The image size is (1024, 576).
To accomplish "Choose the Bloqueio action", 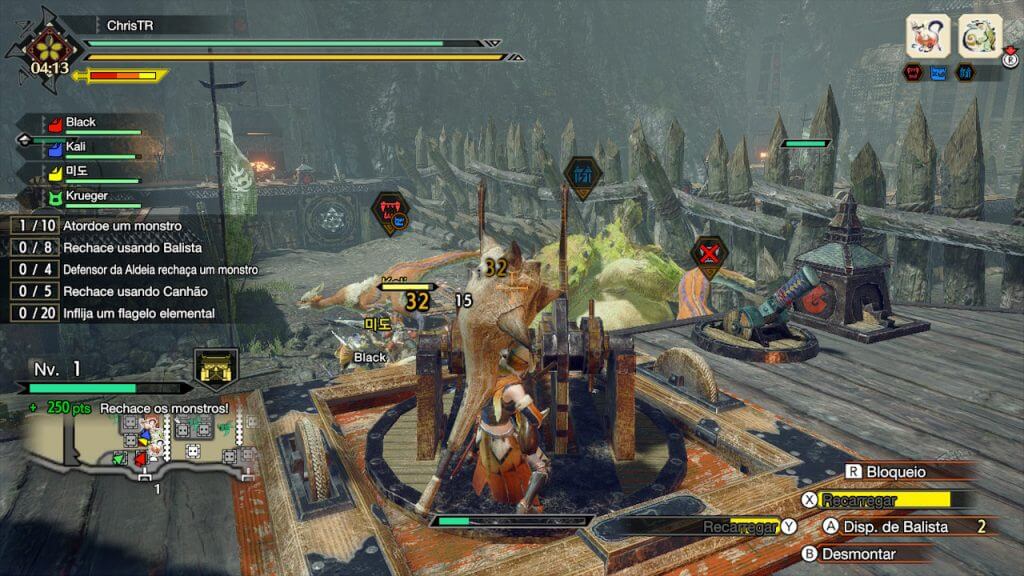I will pyautogui.click(x=886, y=472).
